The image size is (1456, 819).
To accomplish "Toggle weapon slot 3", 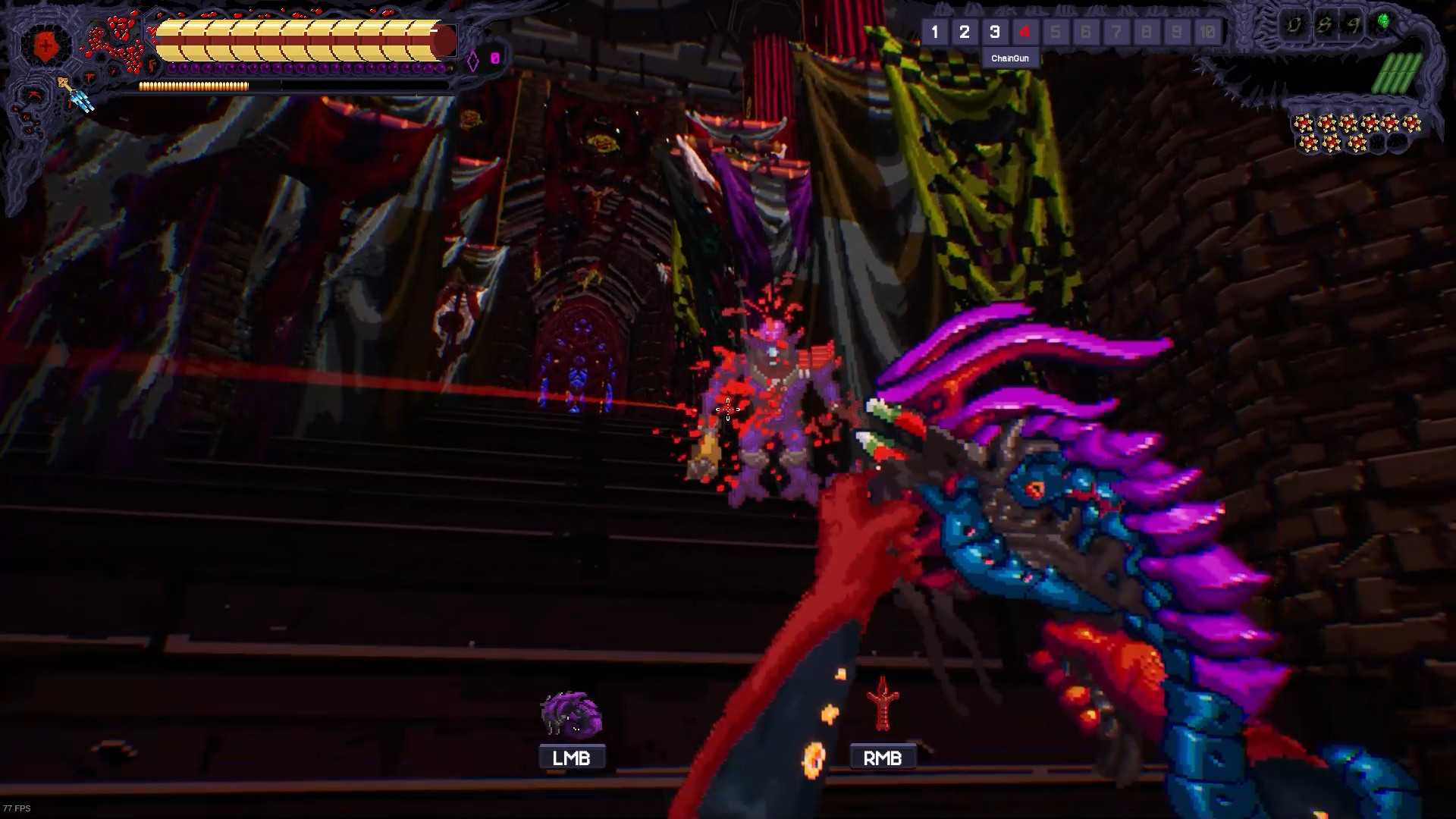I will tap(995, 32).
